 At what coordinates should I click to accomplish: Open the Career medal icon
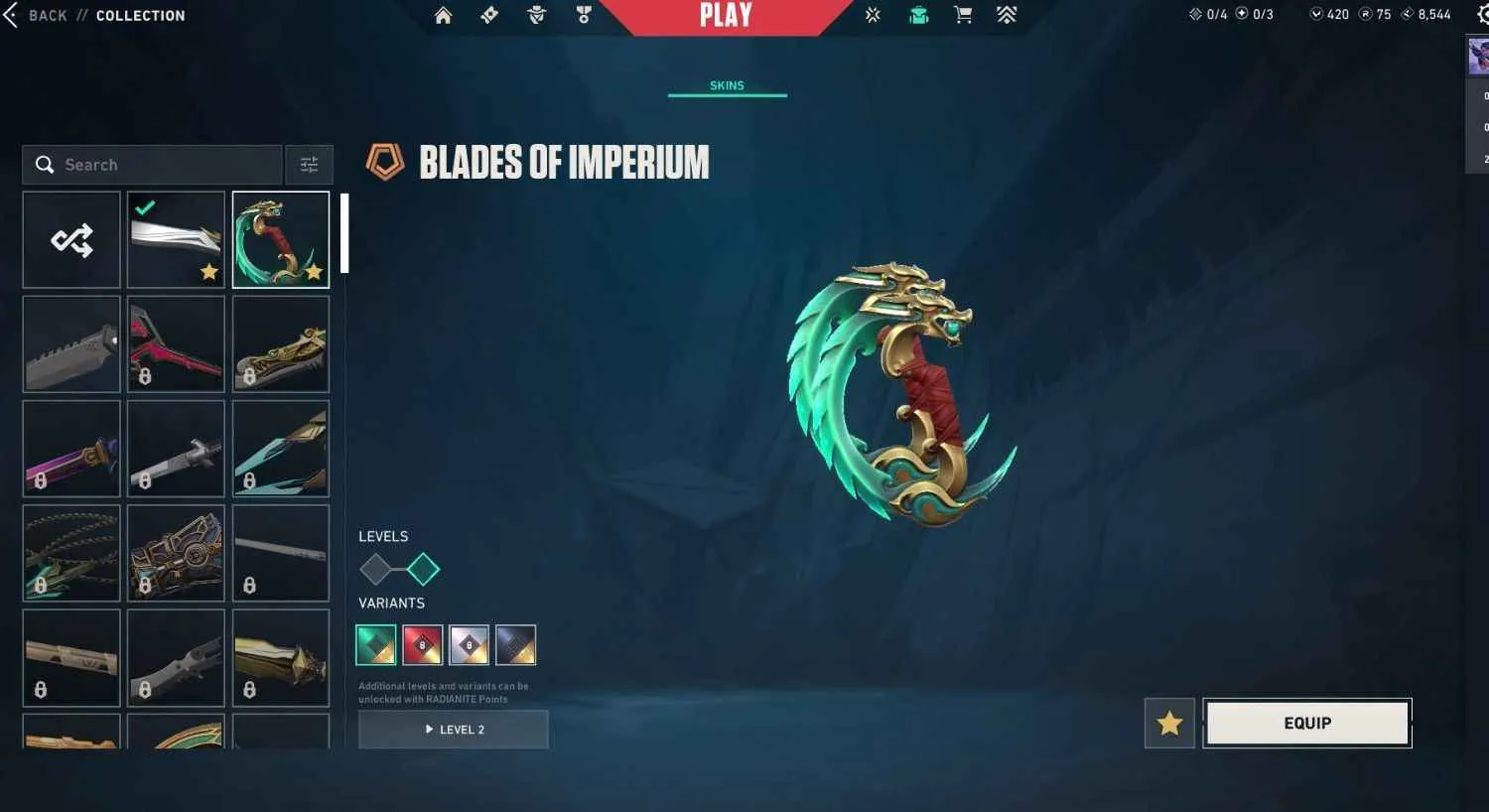coord(583,16)
